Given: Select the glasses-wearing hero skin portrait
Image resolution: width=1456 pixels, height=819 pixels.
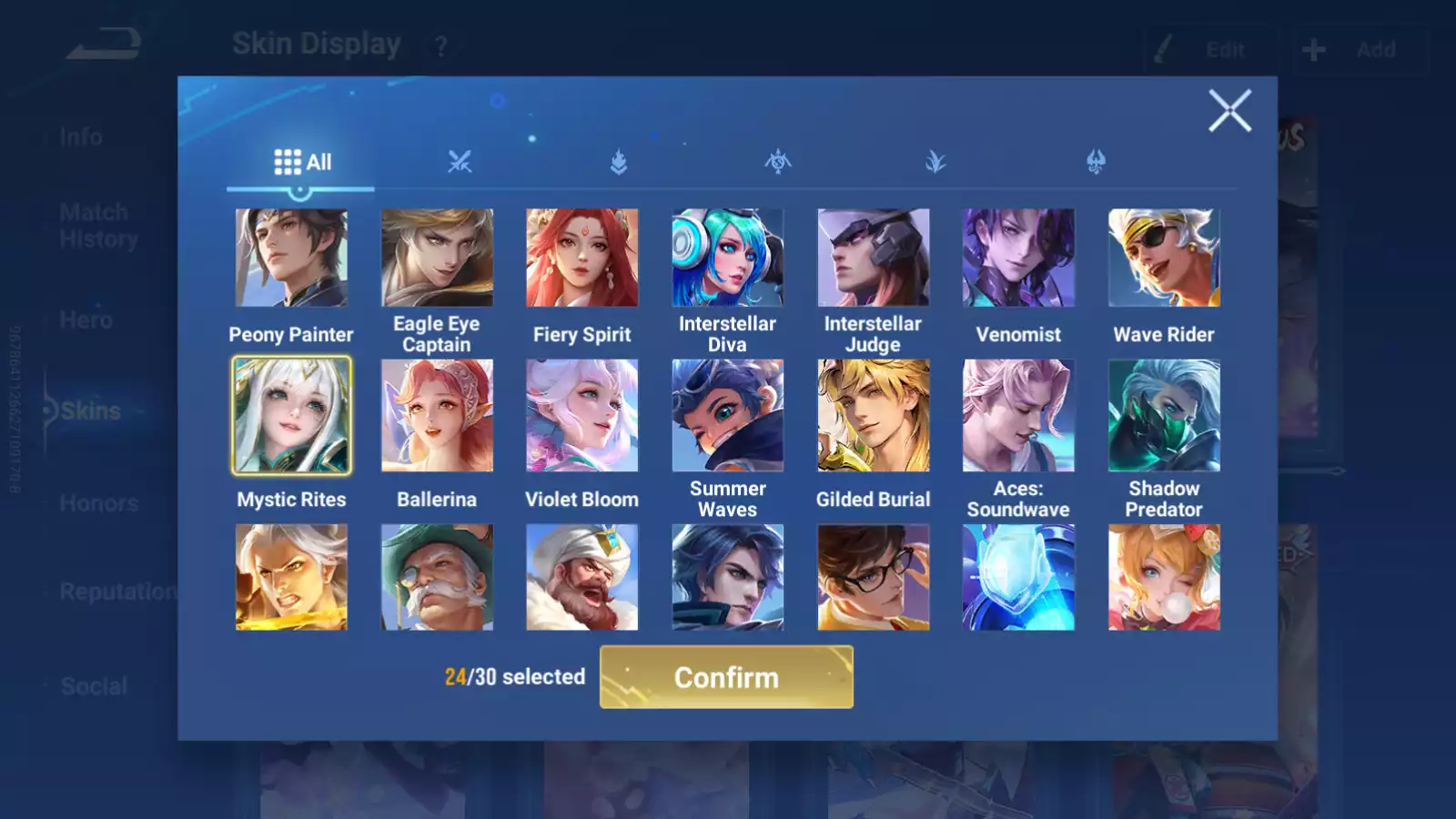Looking at the screenshot, I should 873,577.
